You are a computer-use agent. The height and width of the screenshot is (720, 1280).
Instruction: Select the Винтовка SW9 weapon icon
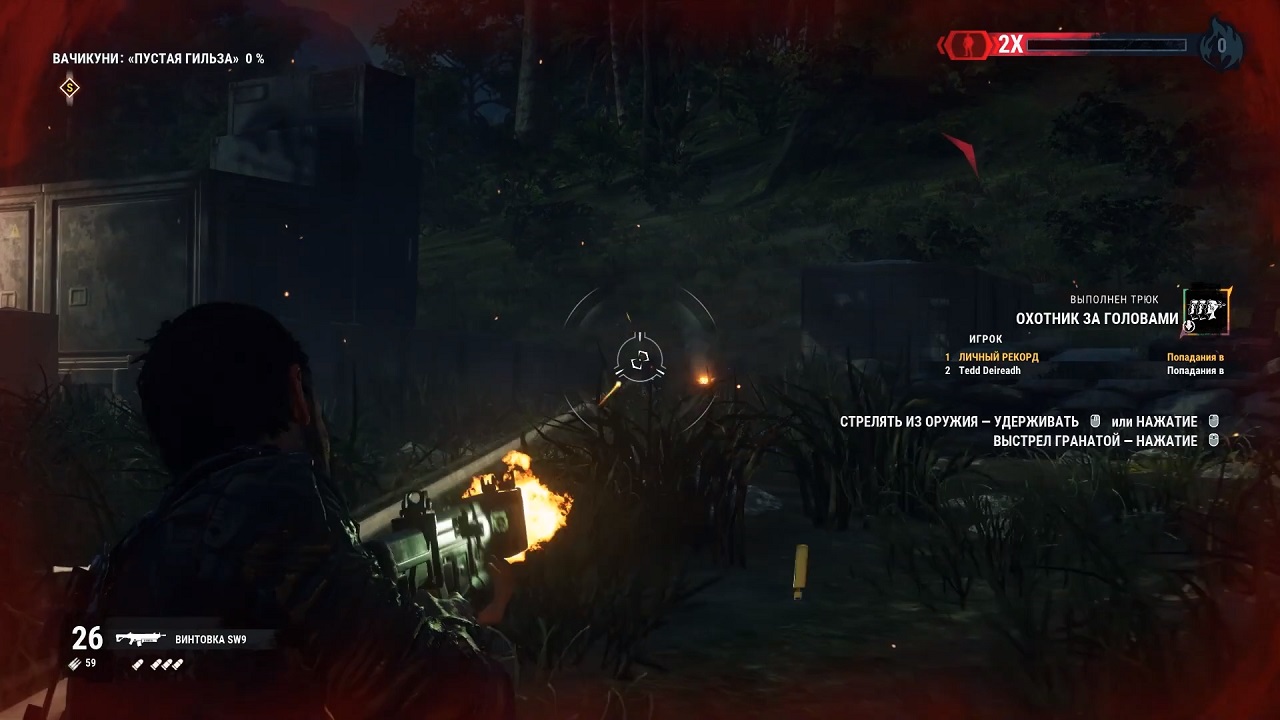(140, 638)
